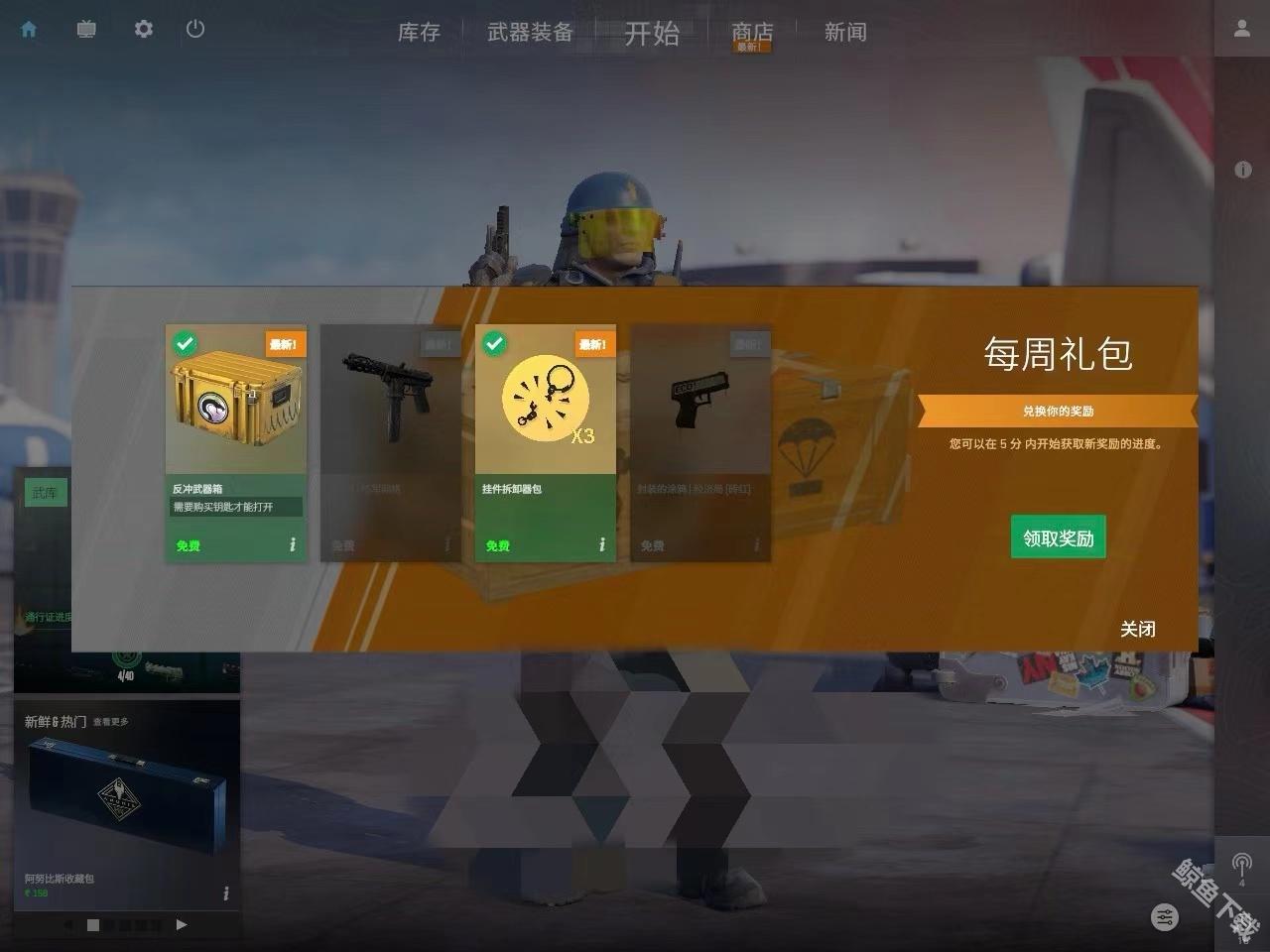Viewport: 1270px width, 952px height.
Task: Open the TV watch icon
Action: [86, 30]
